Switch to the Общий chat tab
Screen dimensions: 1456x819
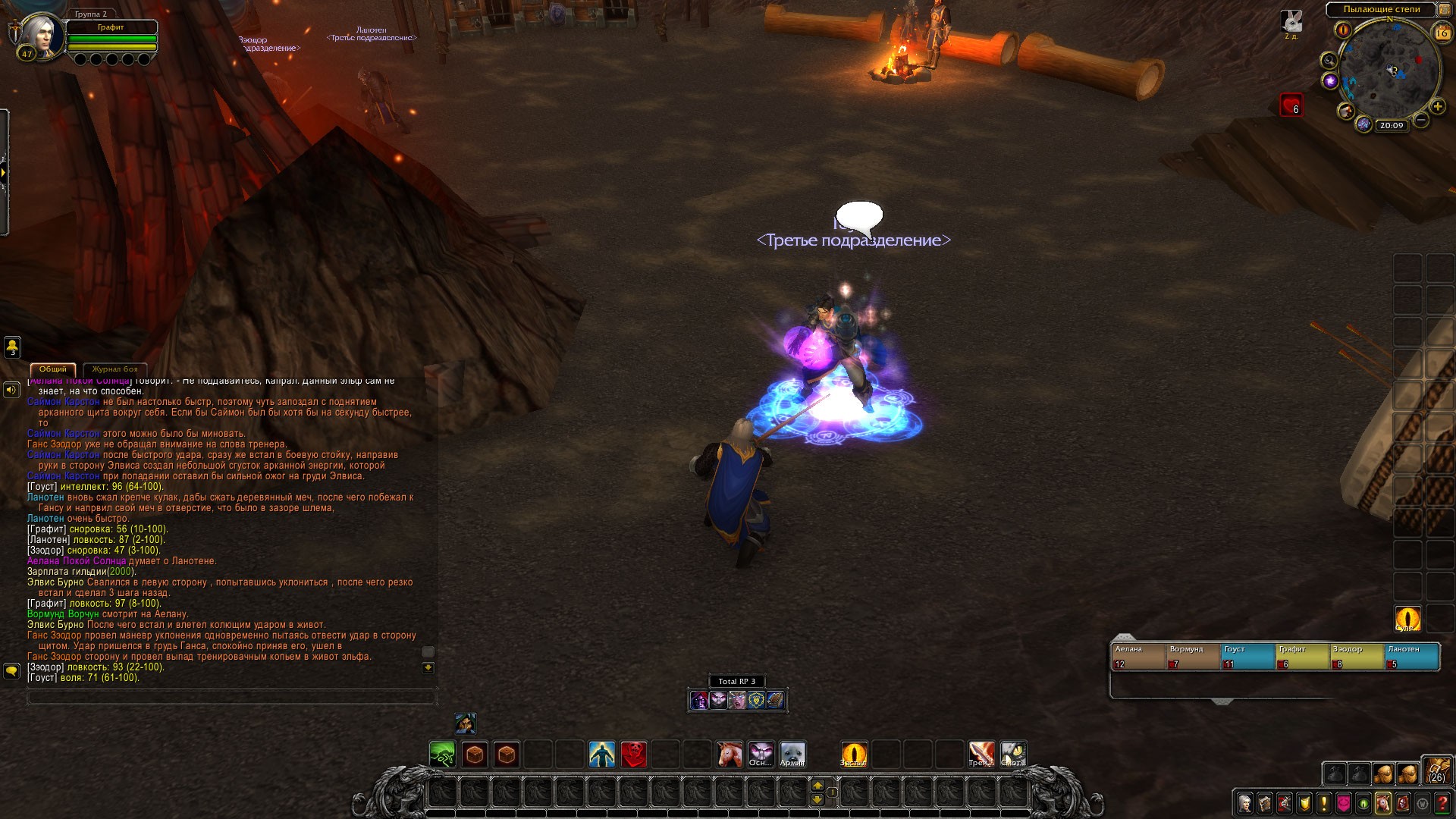[x=53, y=369]
